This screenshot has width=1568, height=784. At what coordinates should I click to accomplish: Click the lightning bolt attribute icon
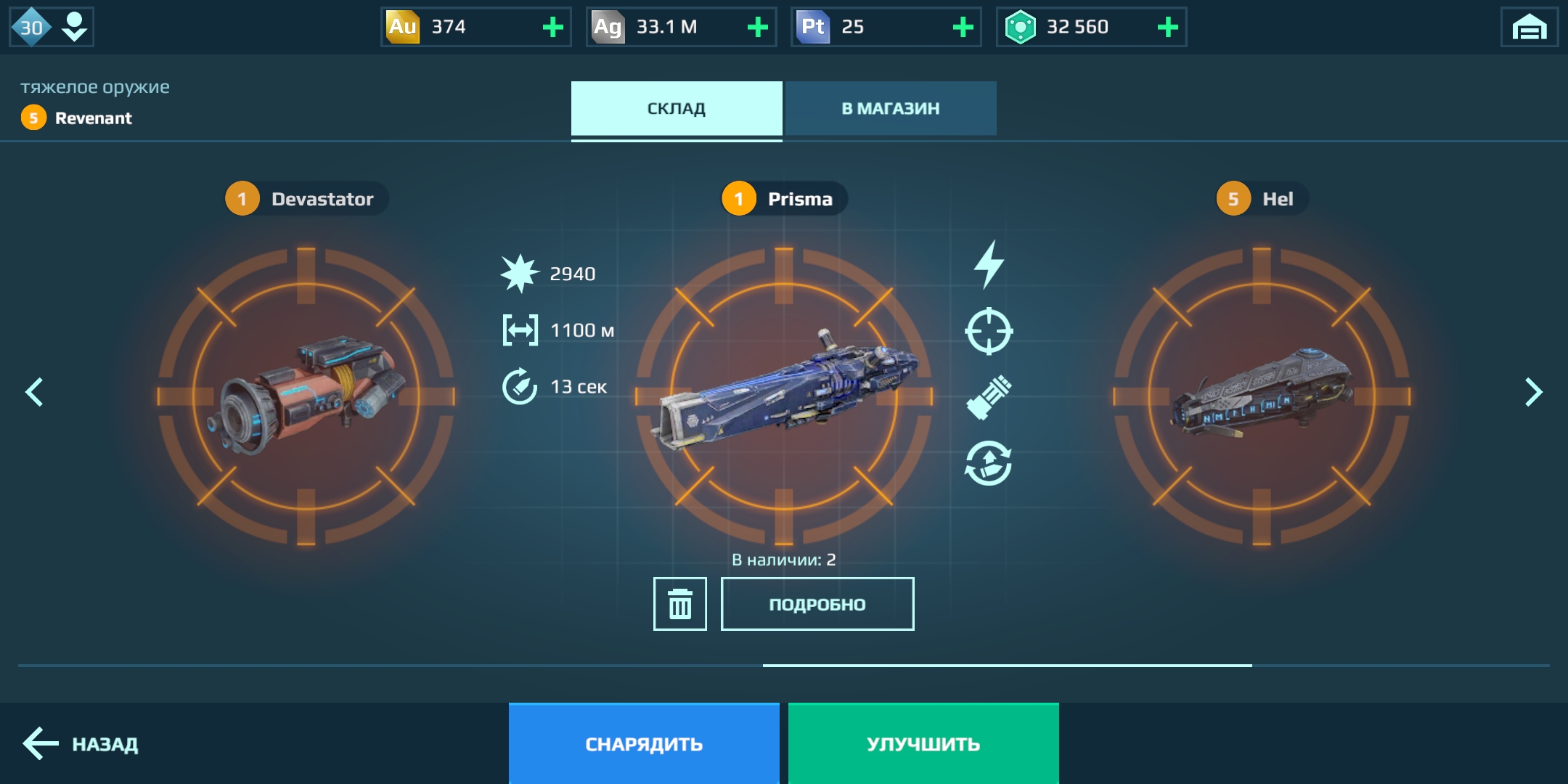tap(989, 264)
